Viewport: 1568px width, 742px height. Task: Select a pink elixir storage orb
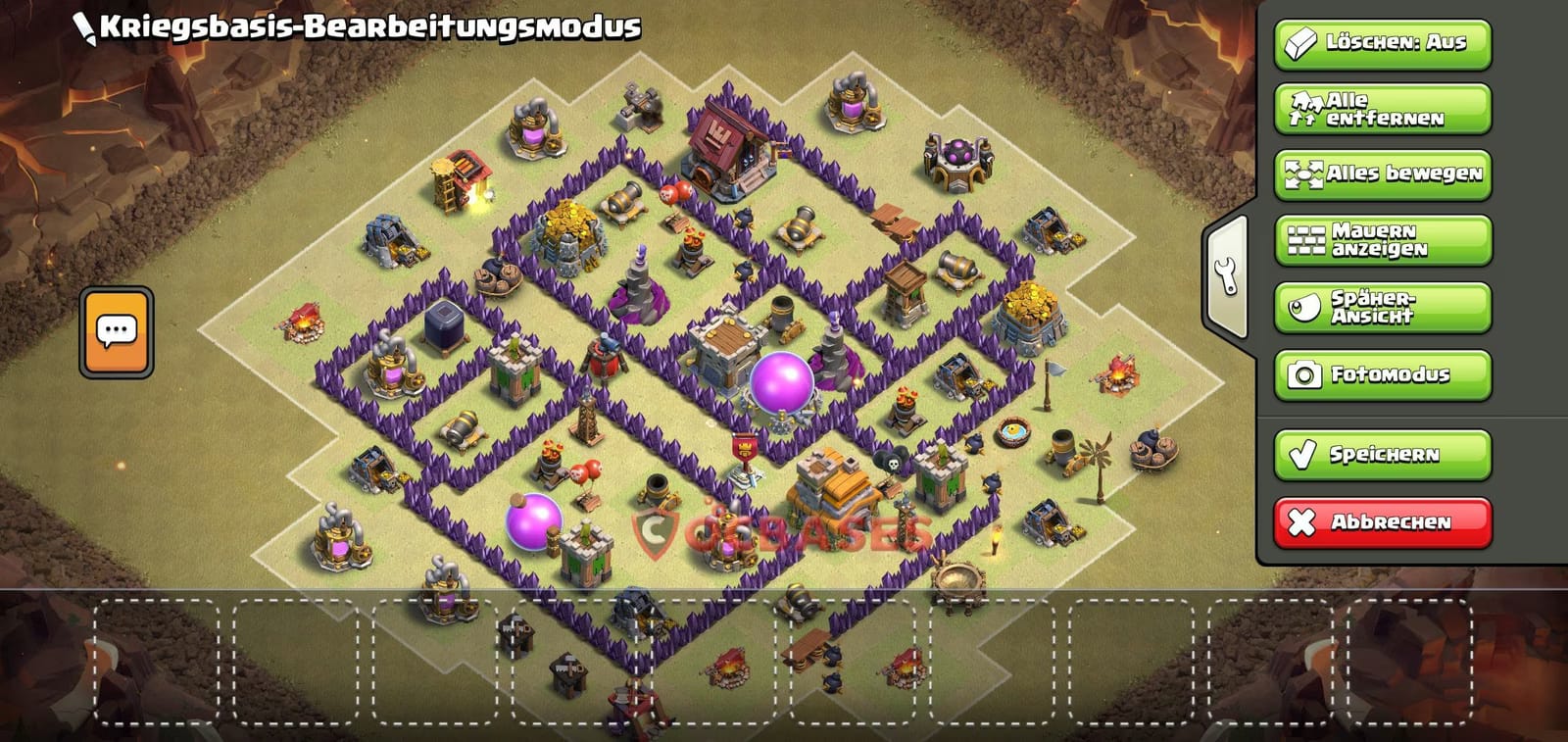point(784,377)
